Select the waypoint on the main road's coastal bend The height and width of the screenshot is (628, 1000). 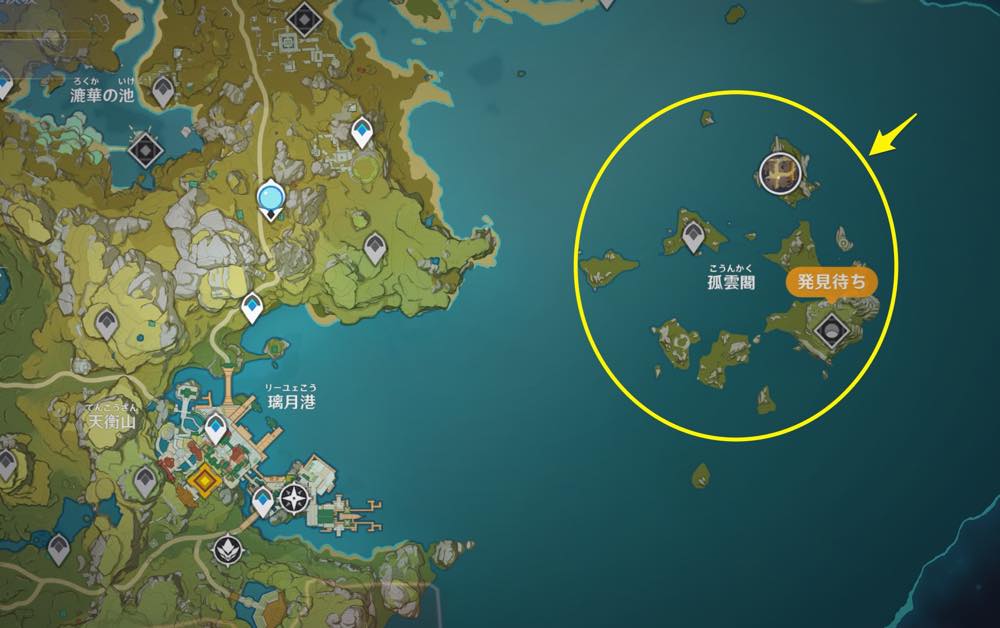tap(254, 308)
